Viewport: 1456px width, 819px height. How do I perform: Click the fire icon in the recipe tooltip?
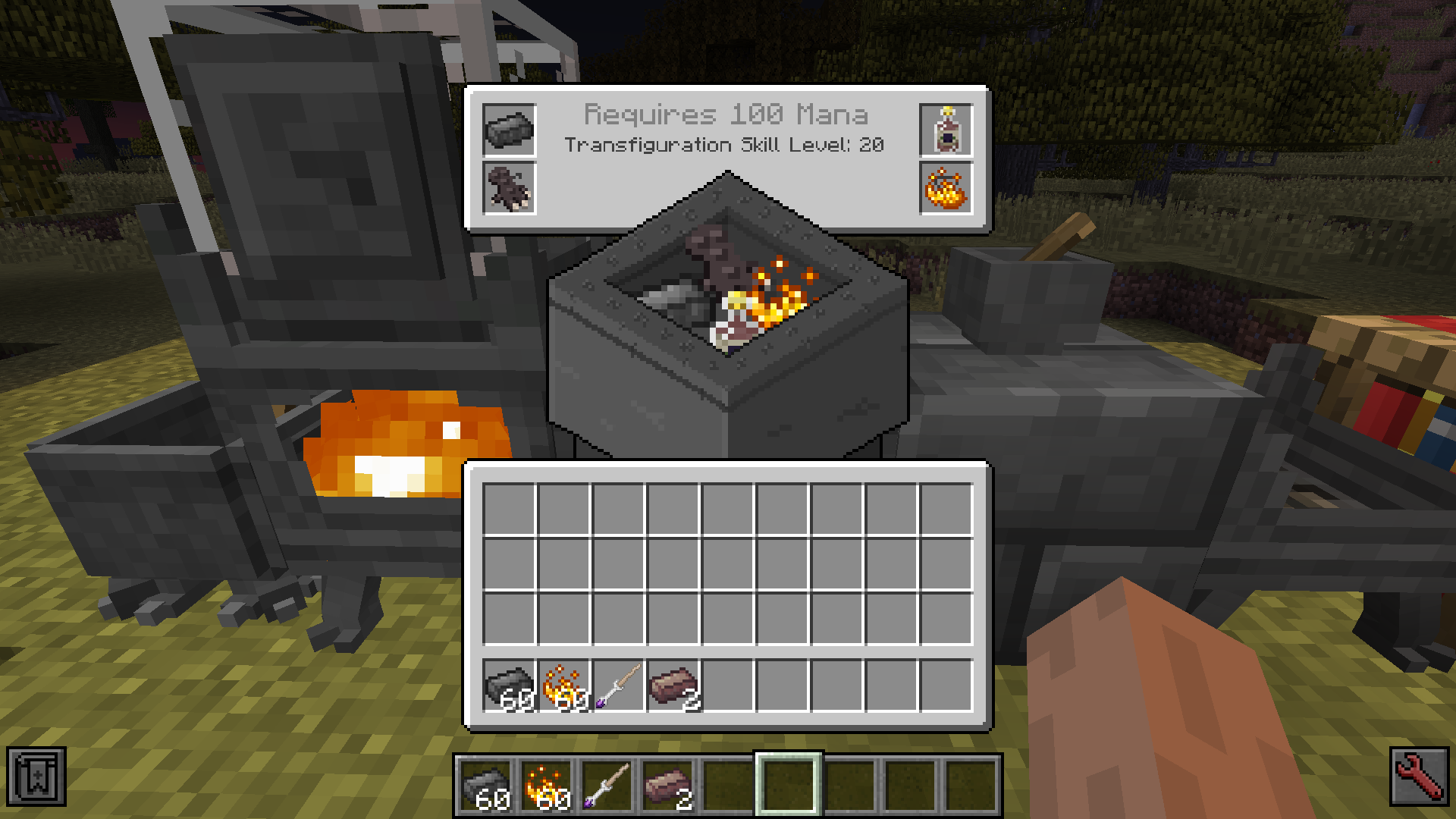pyautogui.click(x=947, y=187)
